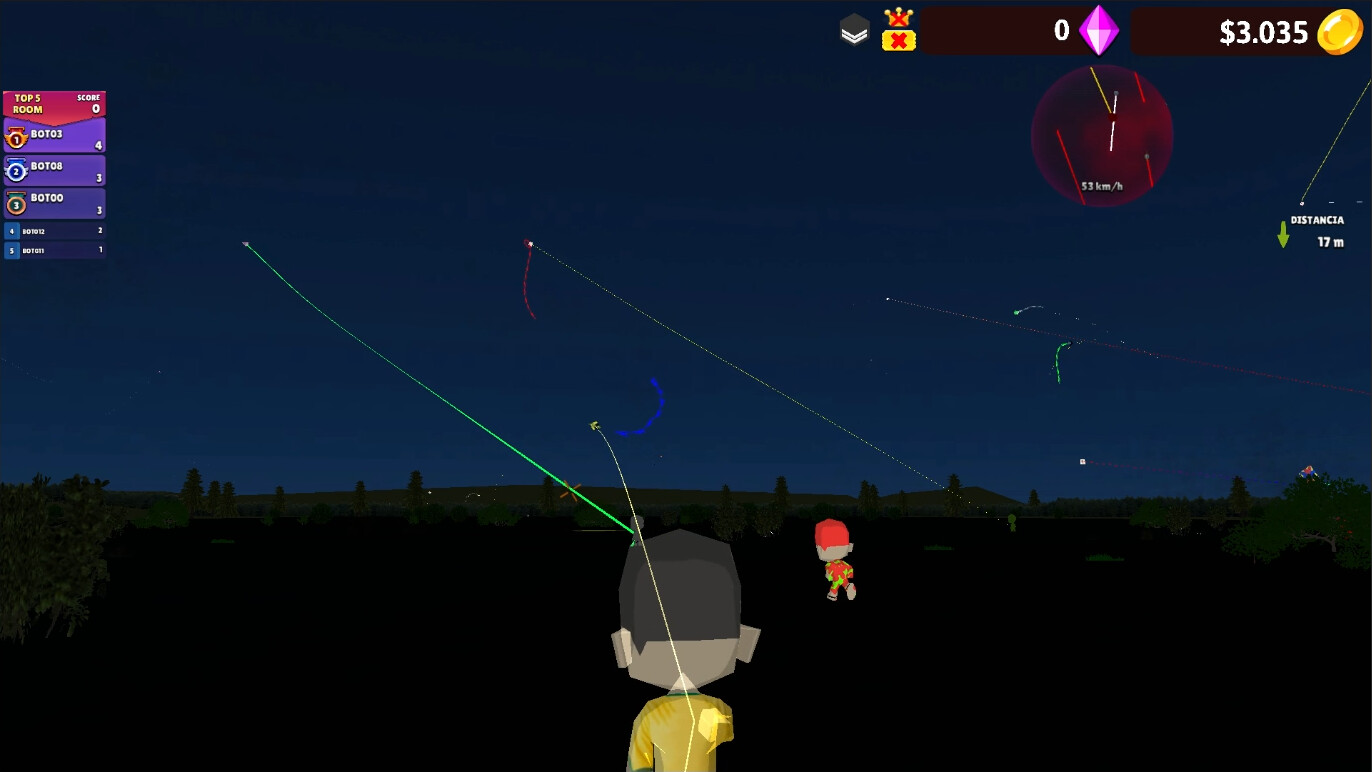The image size is (1372, 772).
Task: Click the green DISTANCIA arrow indicator
Action: pyautogui.click(x=1284, y=232)
